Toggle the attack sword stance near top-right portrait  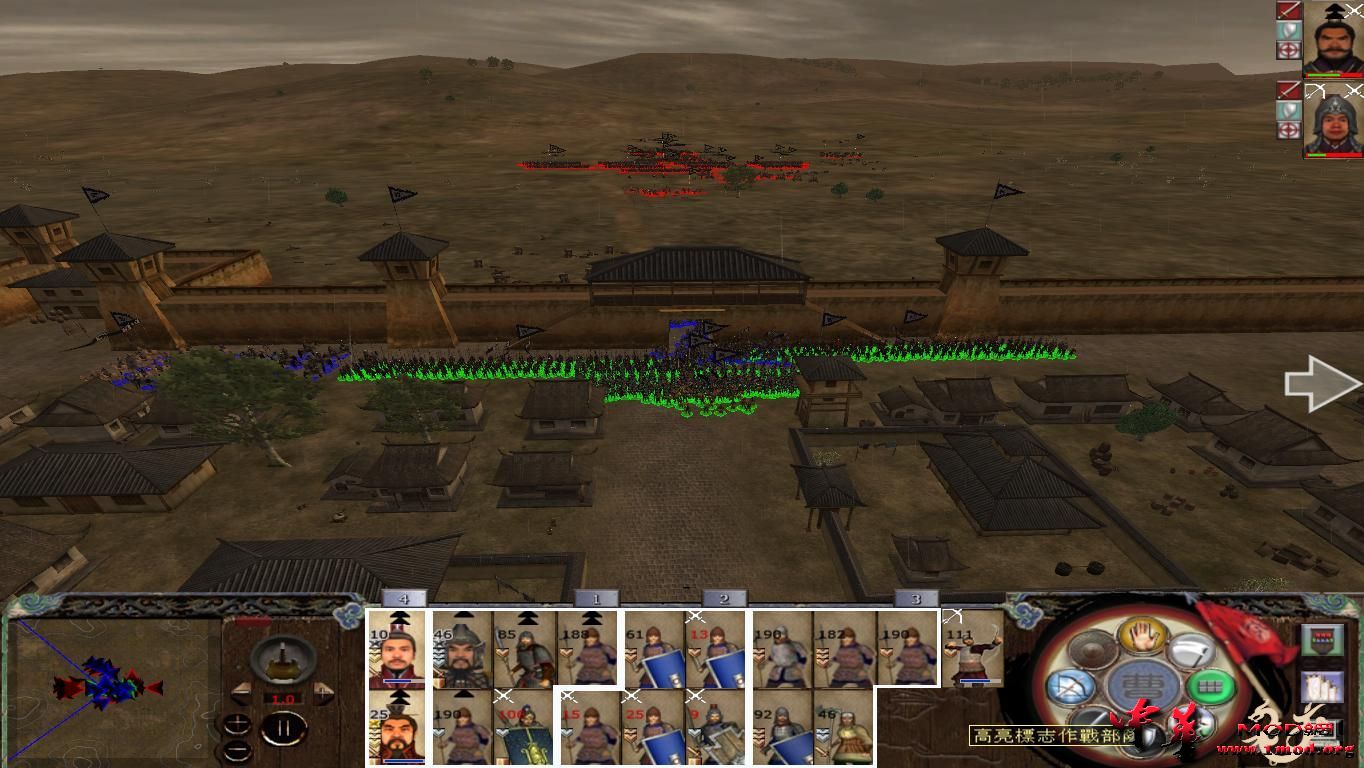point(1289,10)
